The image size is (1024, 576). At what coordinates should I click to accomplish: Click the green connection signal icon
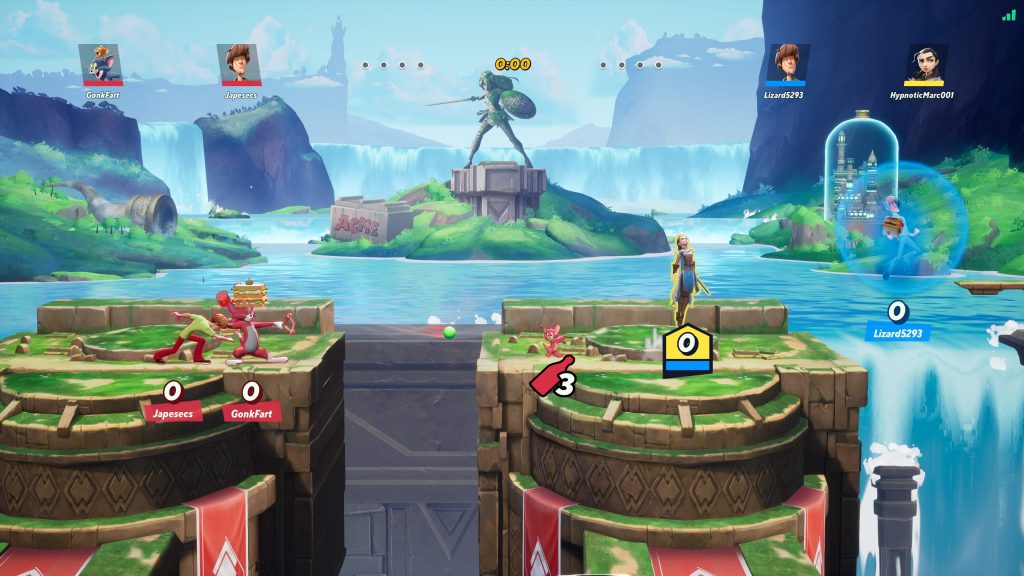[x=1008, y=15]
